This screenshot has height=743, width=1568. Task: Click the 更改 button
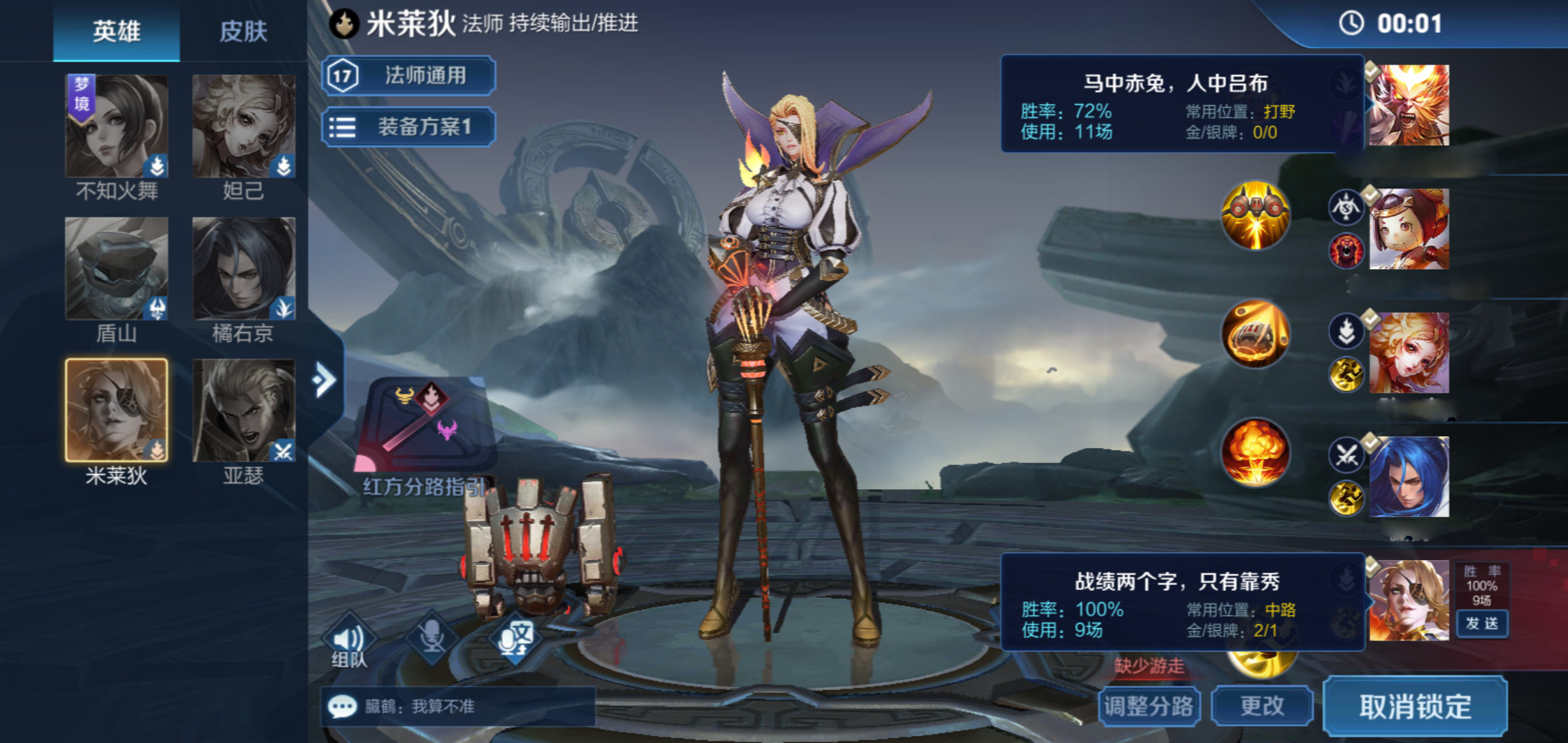(1262, 706)
